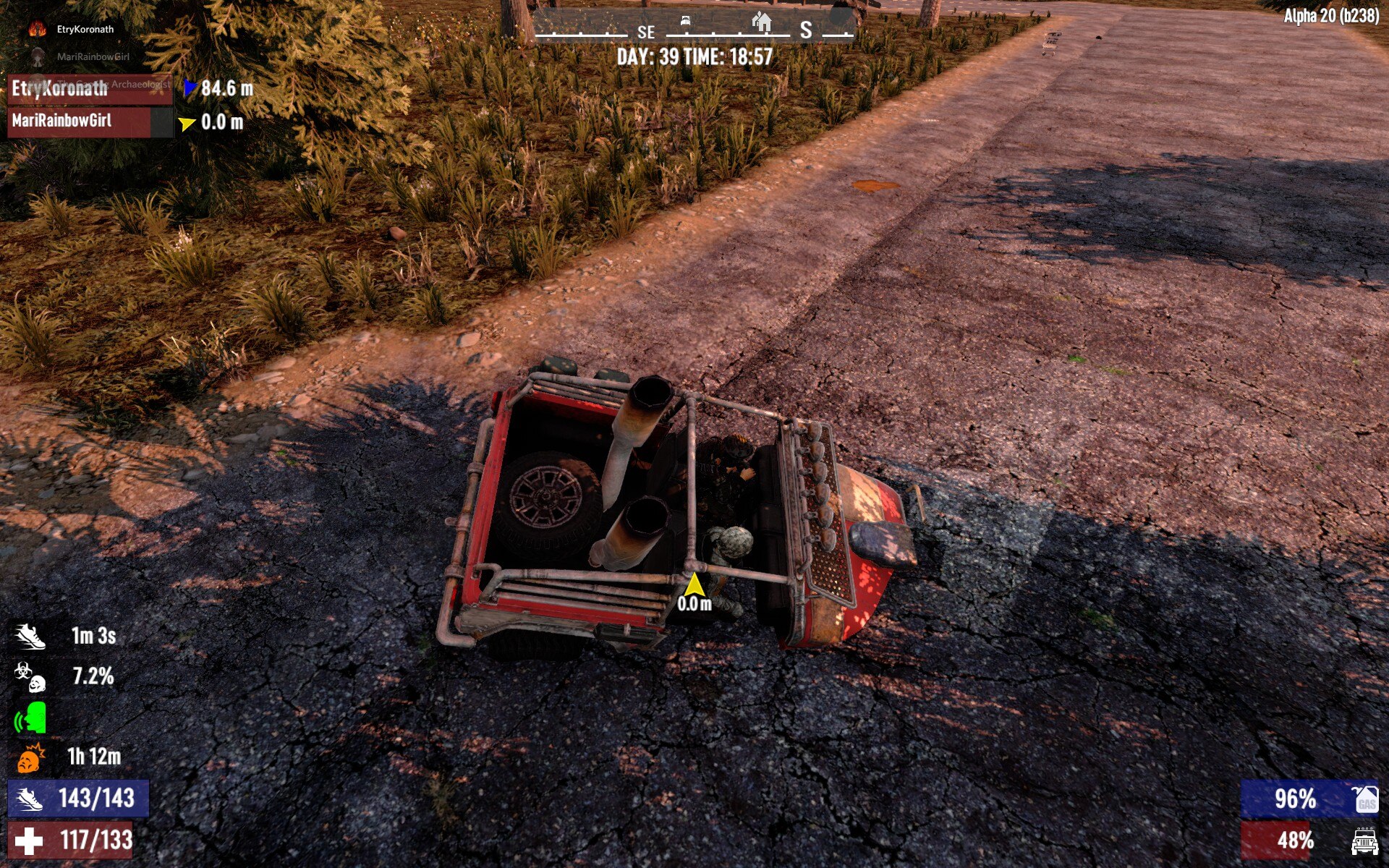Click the sprint running shoe timer icon

(x=30, y=637)
